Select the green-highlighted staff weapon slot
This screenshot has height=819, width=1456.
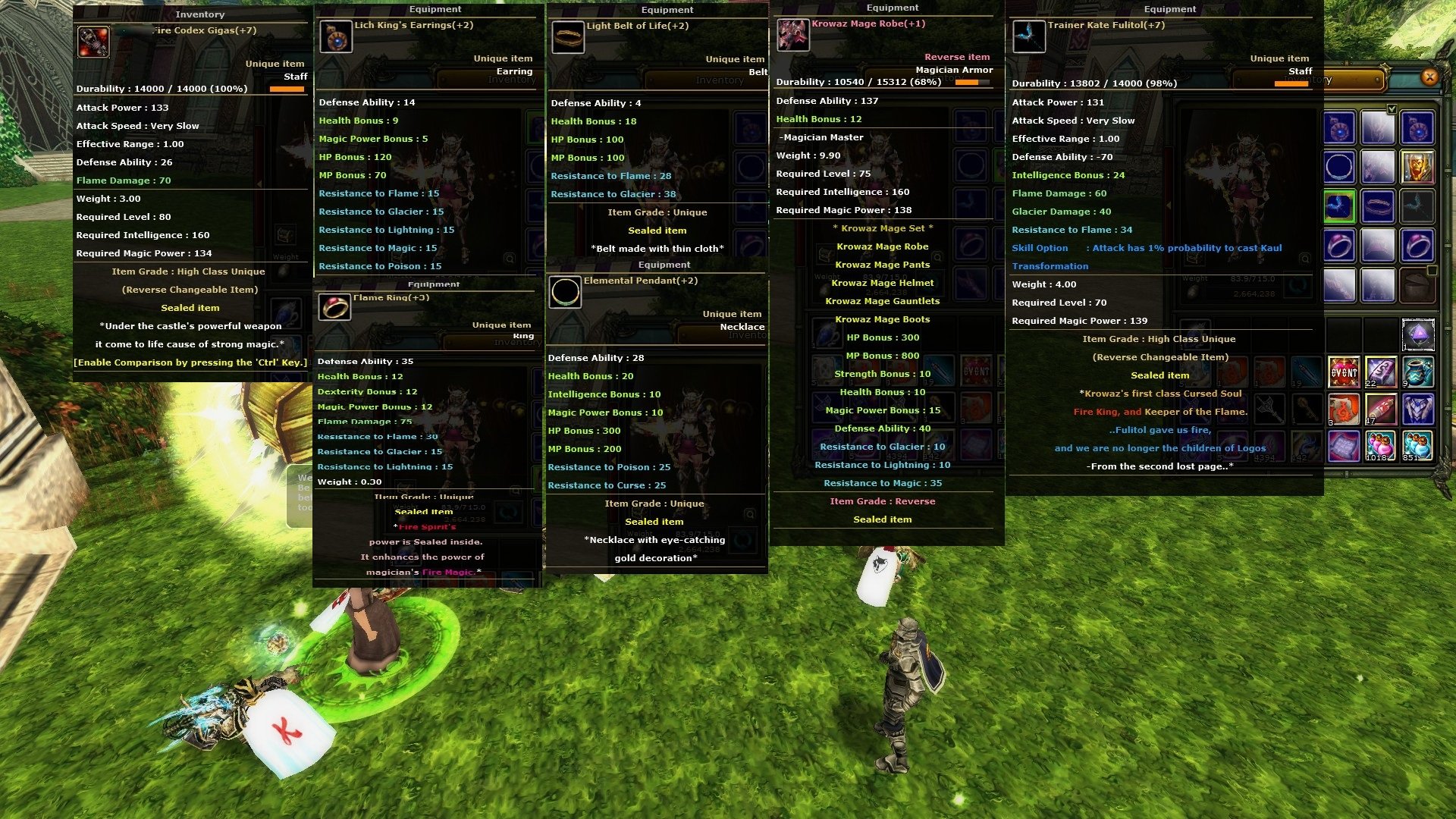coord(1339,206)
